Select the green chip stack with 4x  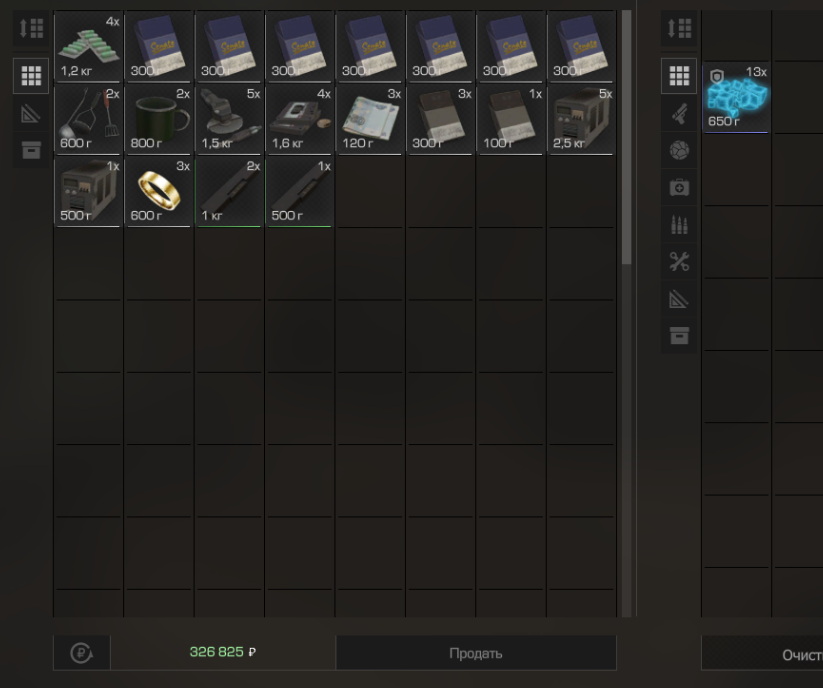pyautogui.click(x=88, y=46)
